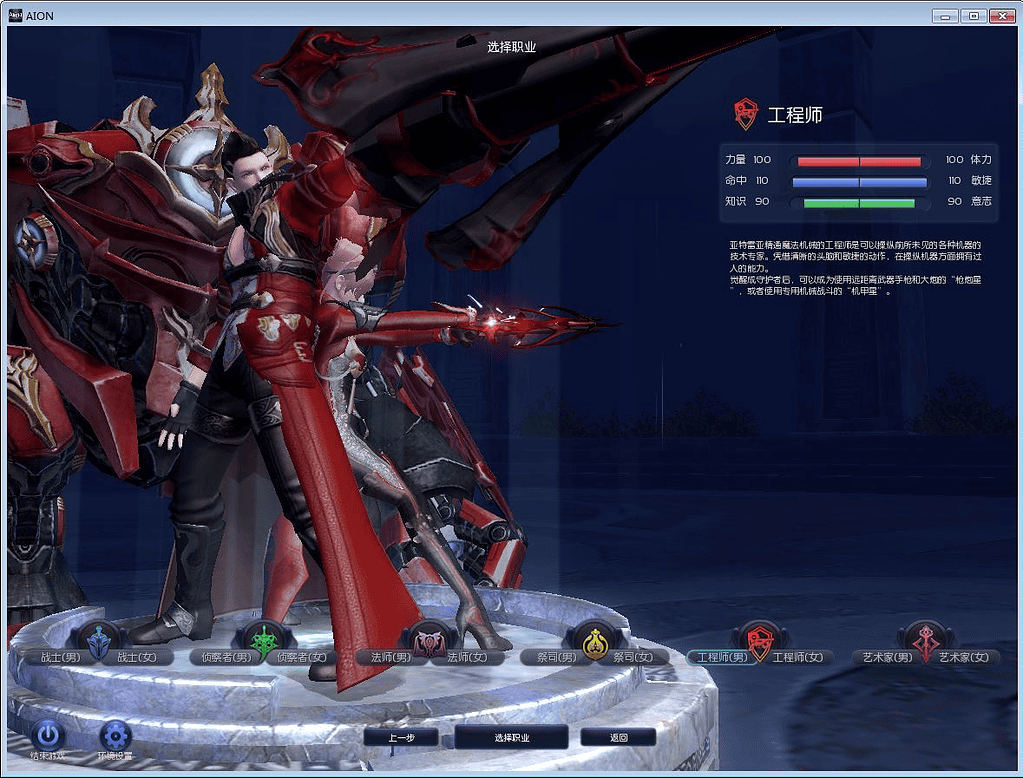Viewport: 1023px width, 778px height.
Task: Switch to the 工程师(女) female engineer
Action: click(798, 658)
